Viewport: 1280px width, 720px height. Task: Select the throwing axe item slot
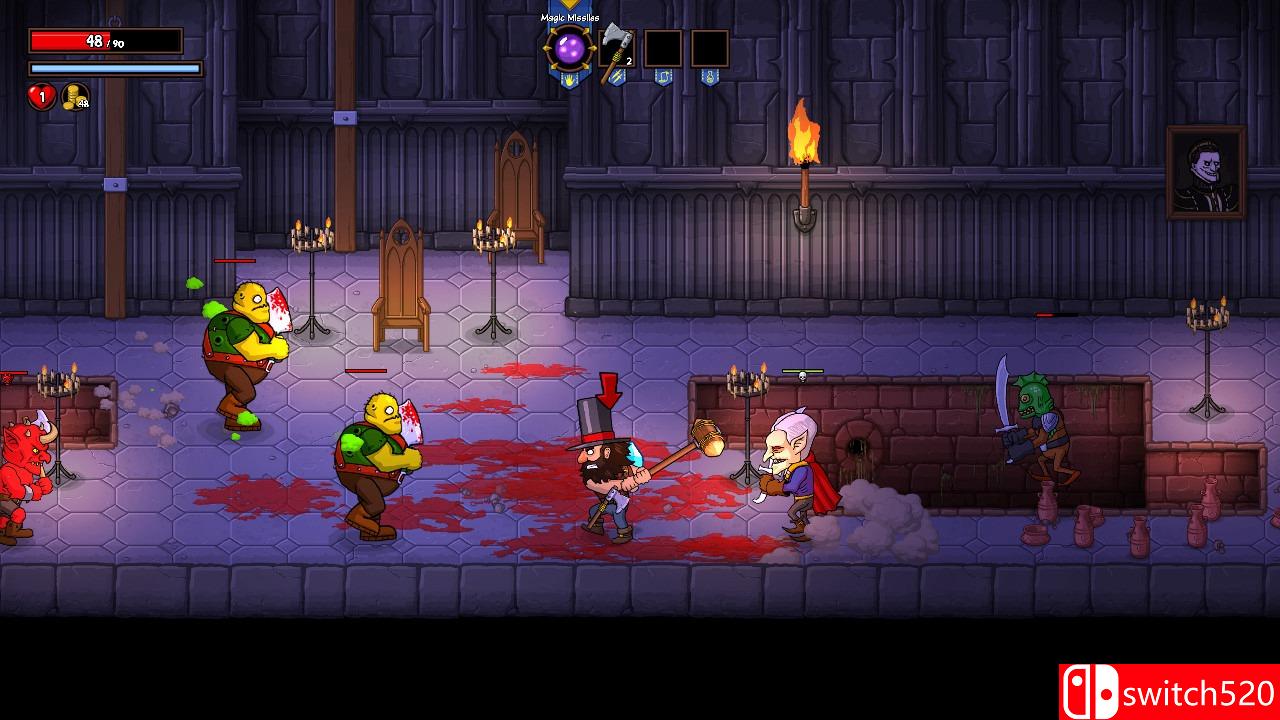pyautogui.click(x=616, y=50)
